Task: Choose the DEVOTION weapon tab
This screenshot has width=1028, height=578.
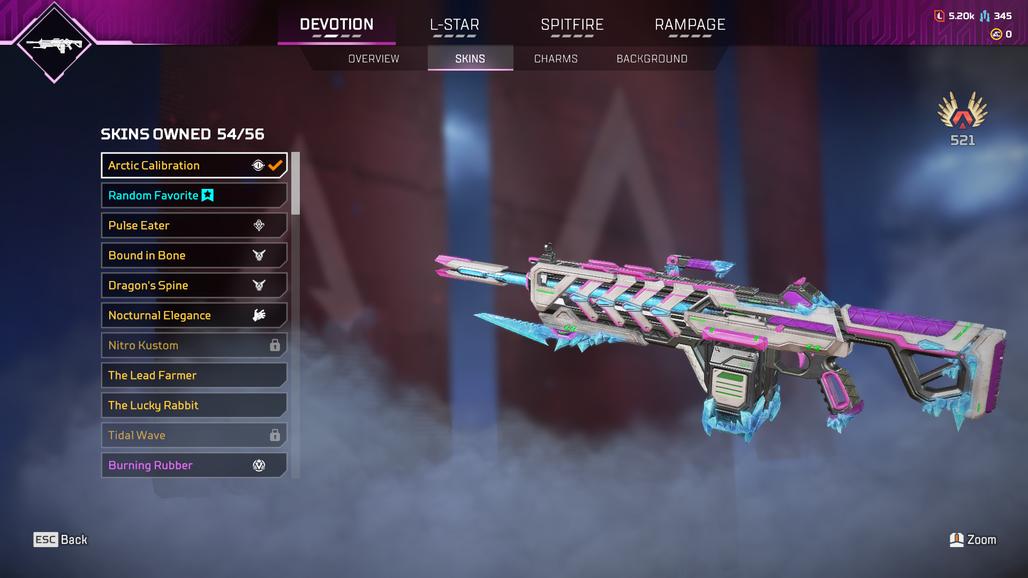Action: point(337,25)
